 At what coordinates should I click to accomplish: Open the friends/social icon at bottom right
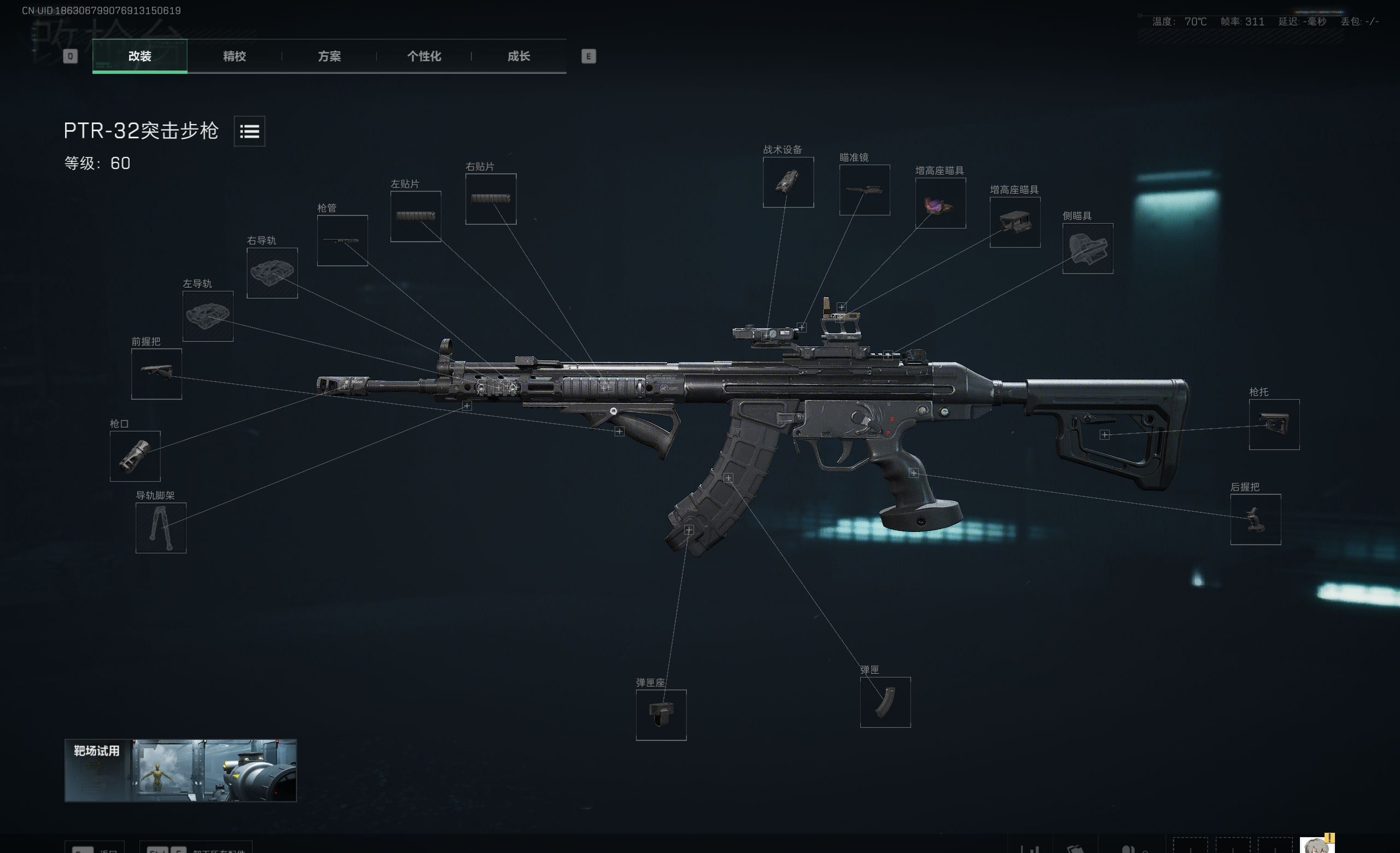tap(1130, 848)
